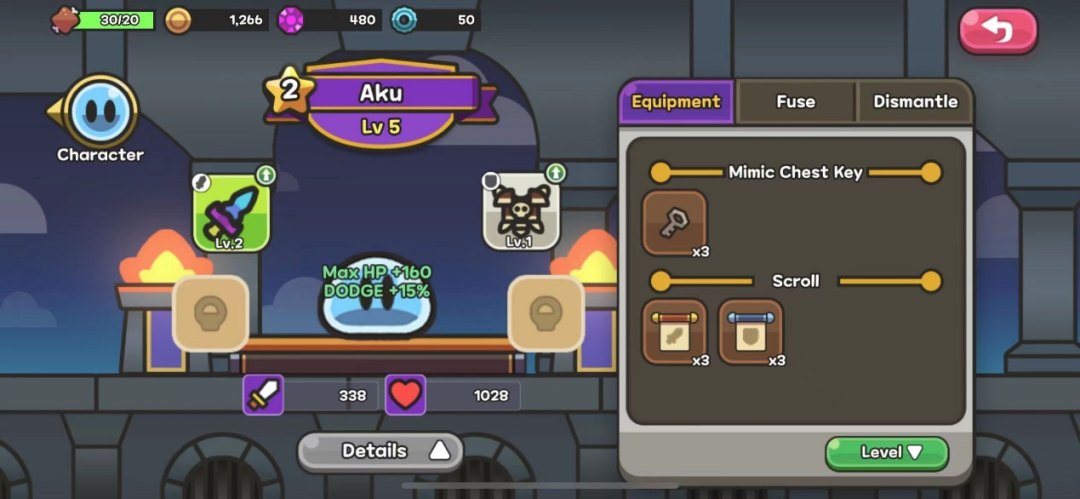The image size is (1080, 499).
Task: Choose the shield scroll item
Action: [750, 331]
